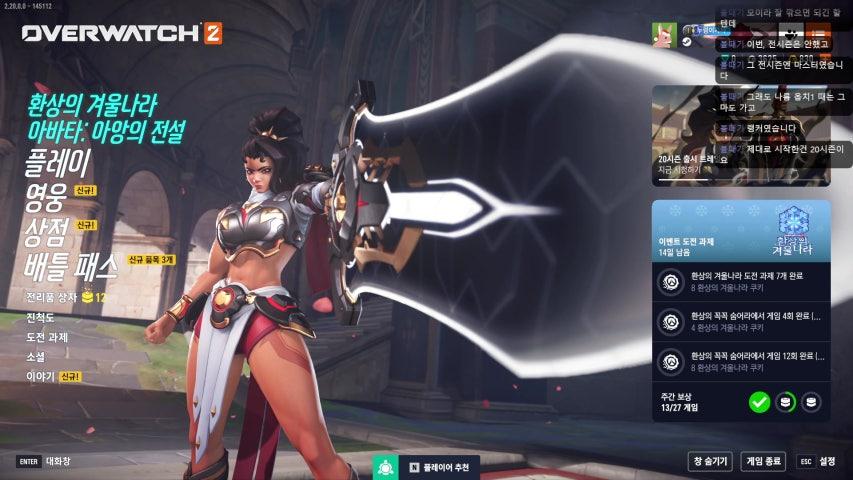Select the '게임 4회 완료' challenge row
The width and height of the screenshot is (853, 480).
741,321
